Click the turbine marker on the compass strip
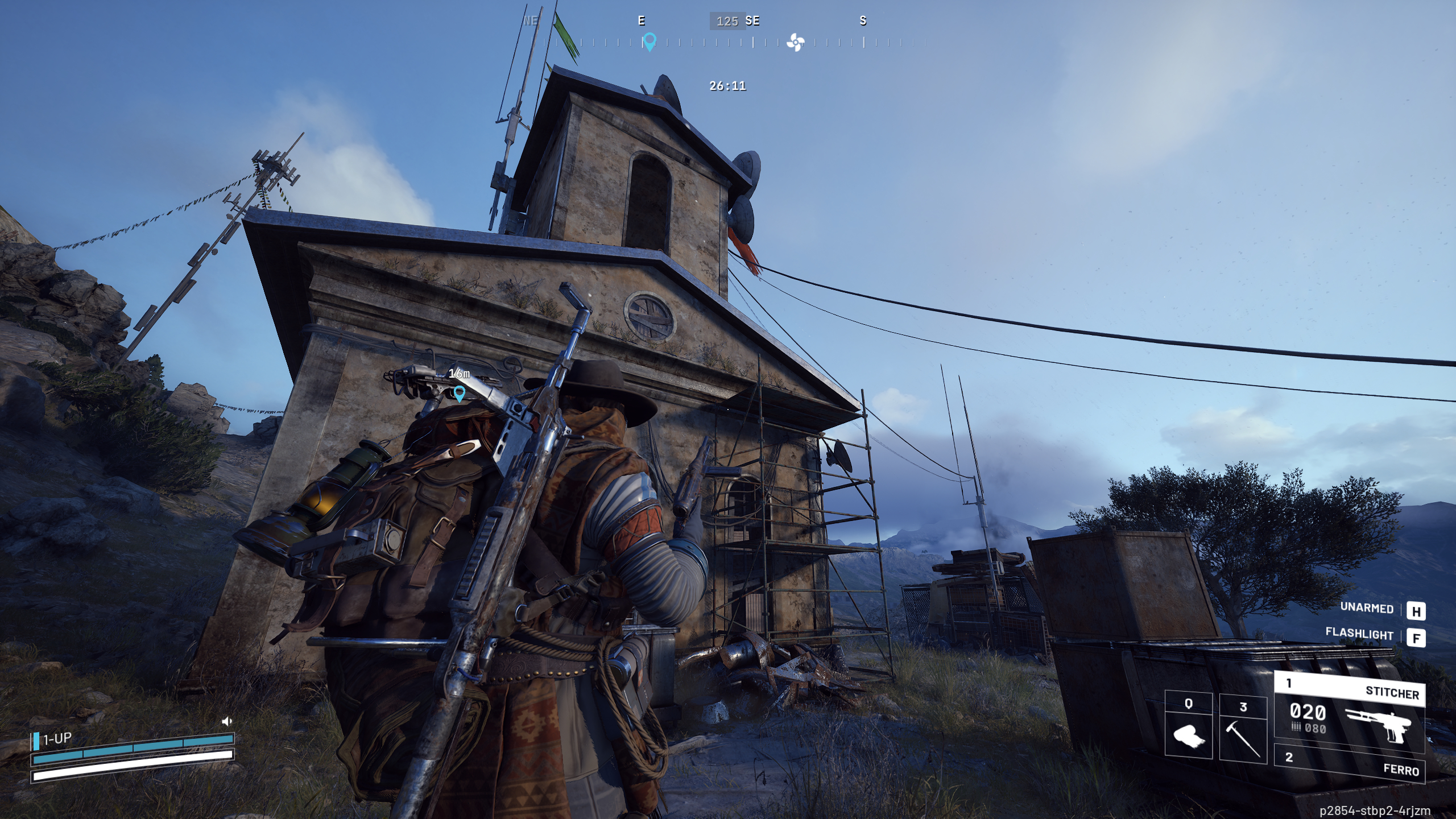 [x=796, y=42]
